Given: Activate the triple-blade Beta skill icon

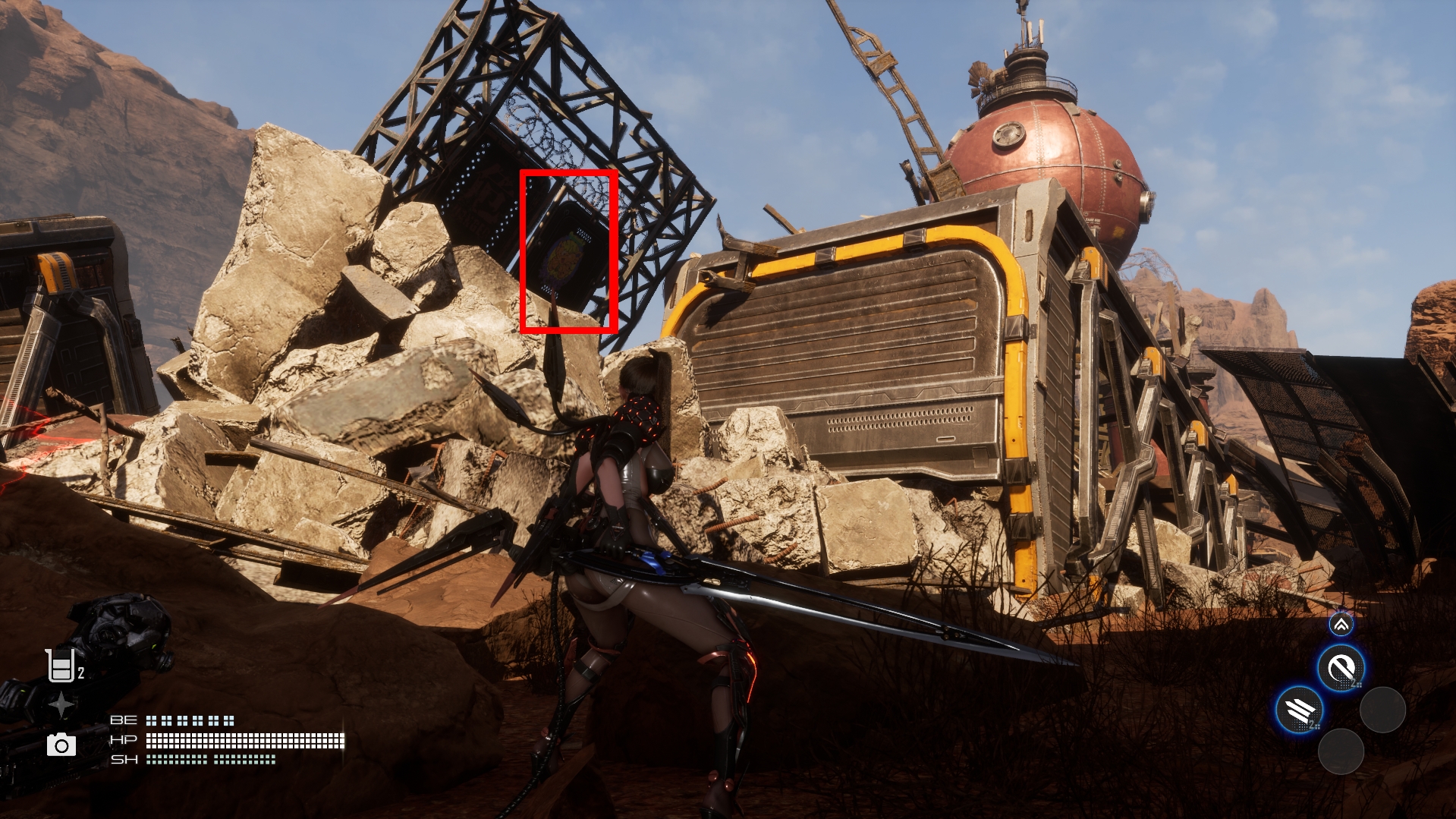Looking at the screenshot, I should (x=1300, y=710).
